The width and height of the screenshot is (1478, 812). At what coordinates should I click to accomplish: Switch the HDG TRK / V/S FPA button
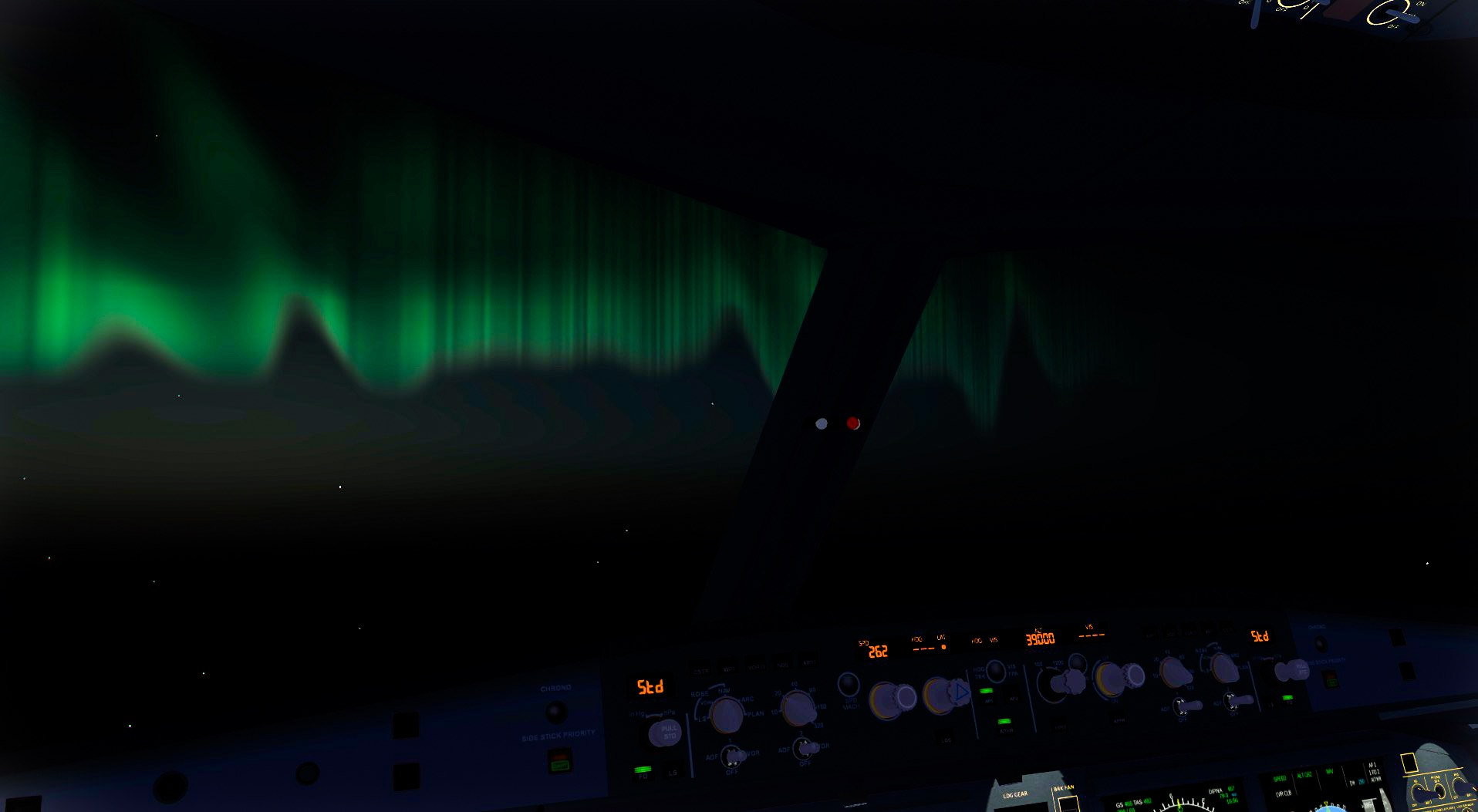[x=995, y=672]
